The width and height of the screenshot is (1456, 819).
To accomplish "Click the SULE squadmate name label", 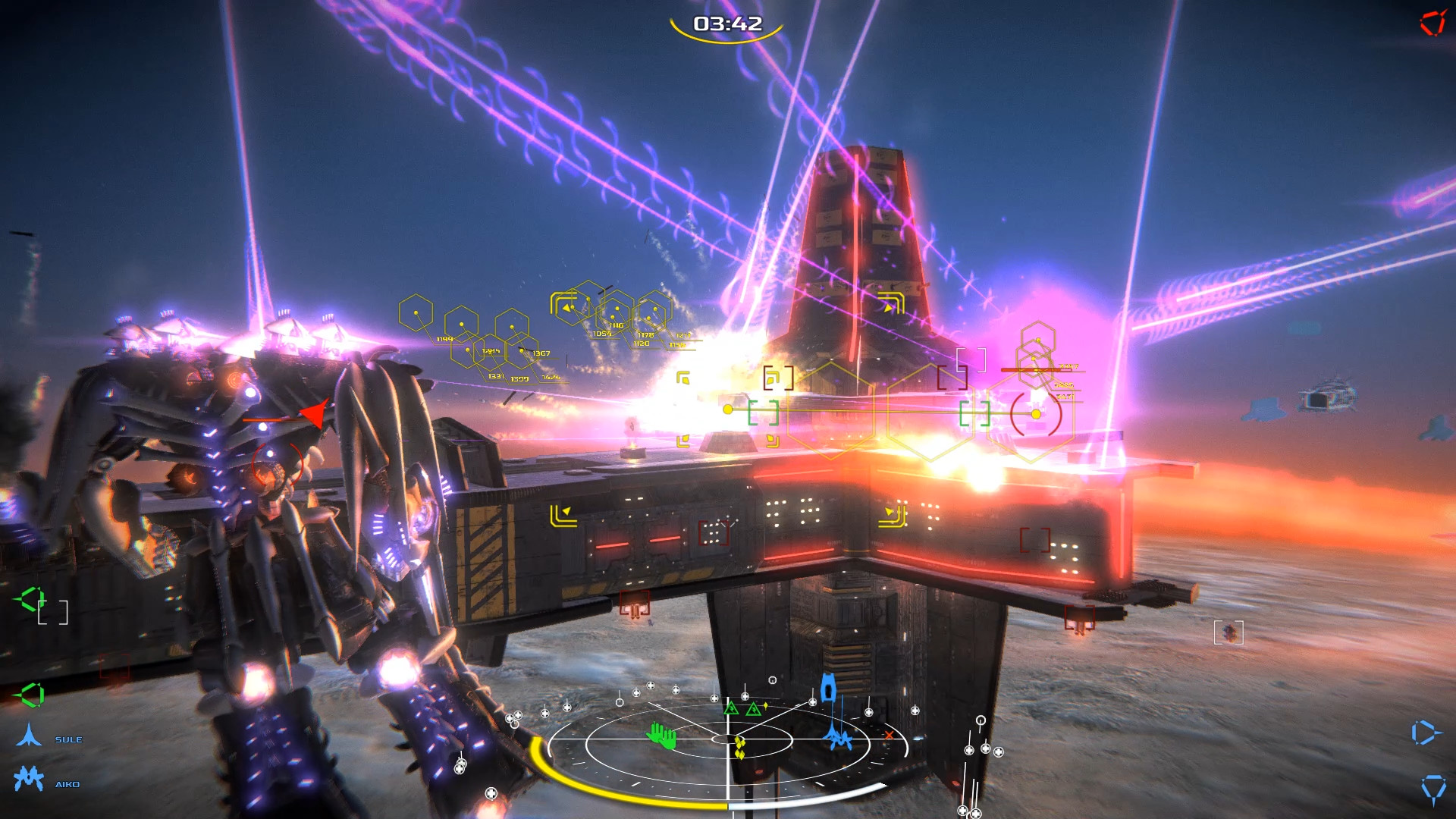I will point(69,739).
